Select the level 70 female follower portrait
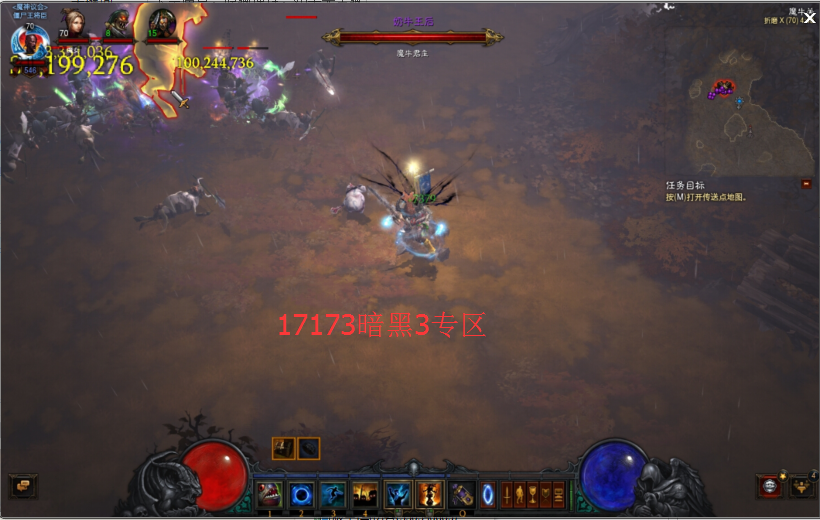 (73, 24)
